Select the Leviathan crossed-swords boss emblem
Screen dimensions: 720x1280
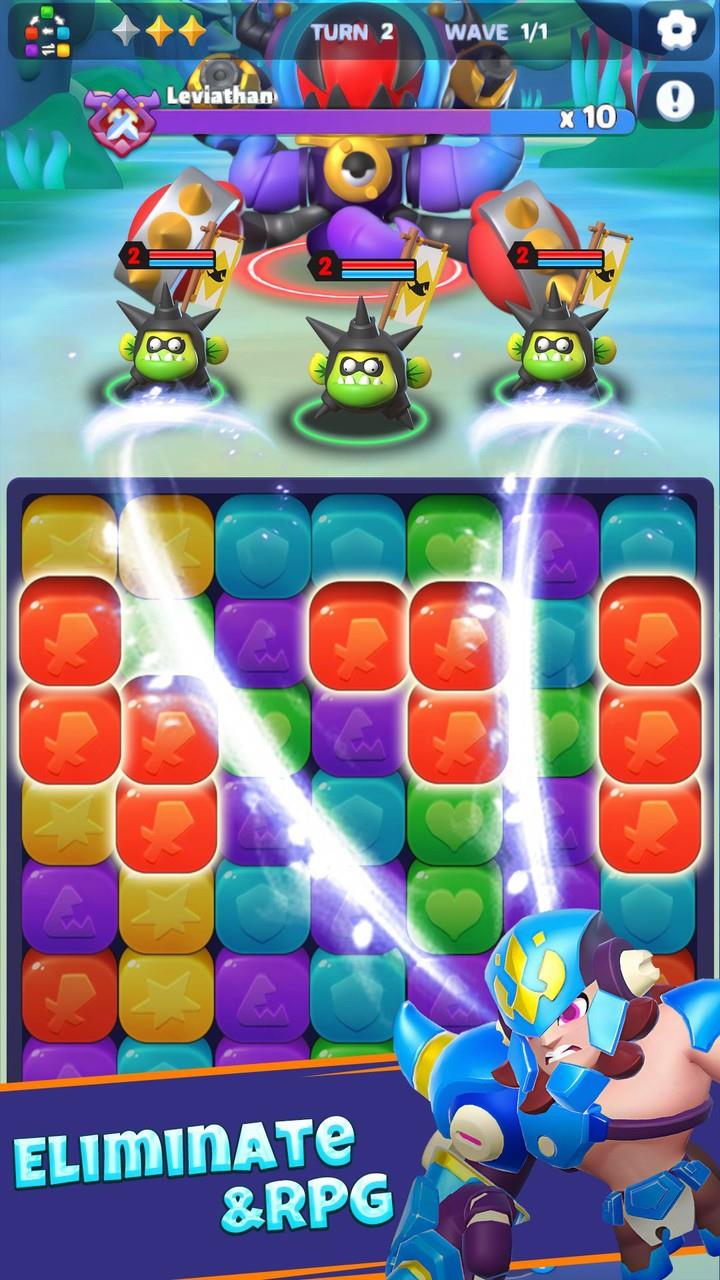pos(122,118)
